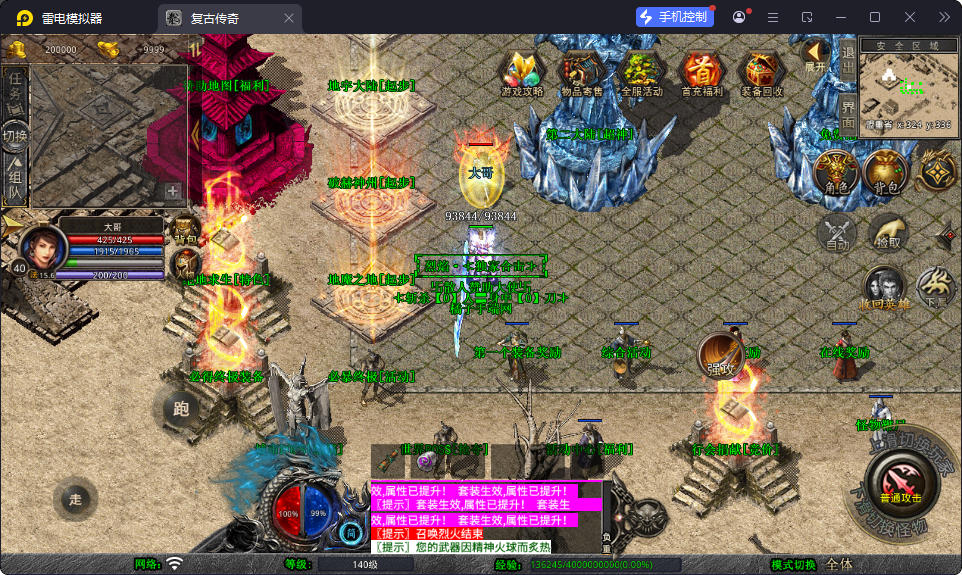Screen dimensions: 962x575
Task: Click the 界面 interface button
Action: (847, 113)
